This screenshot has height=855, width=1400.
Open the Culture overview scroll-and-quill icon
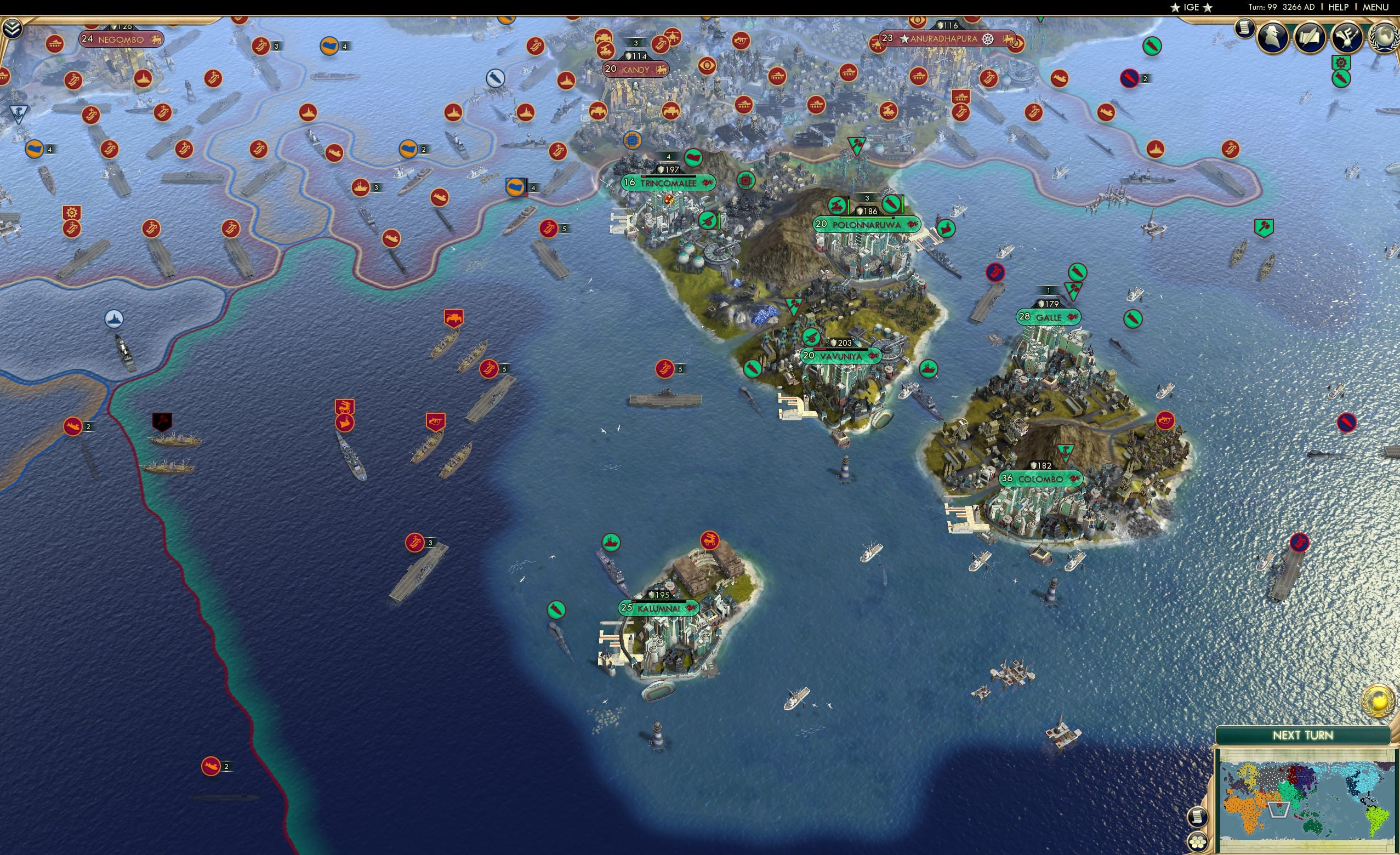1311,37
